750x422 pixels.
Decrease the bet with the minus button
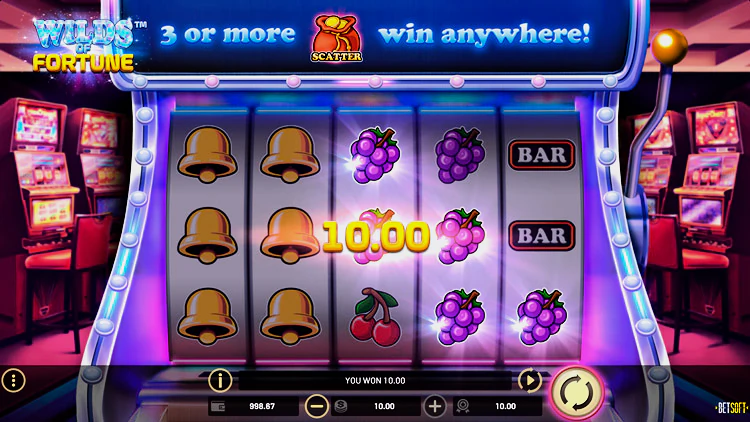[317, 406]
